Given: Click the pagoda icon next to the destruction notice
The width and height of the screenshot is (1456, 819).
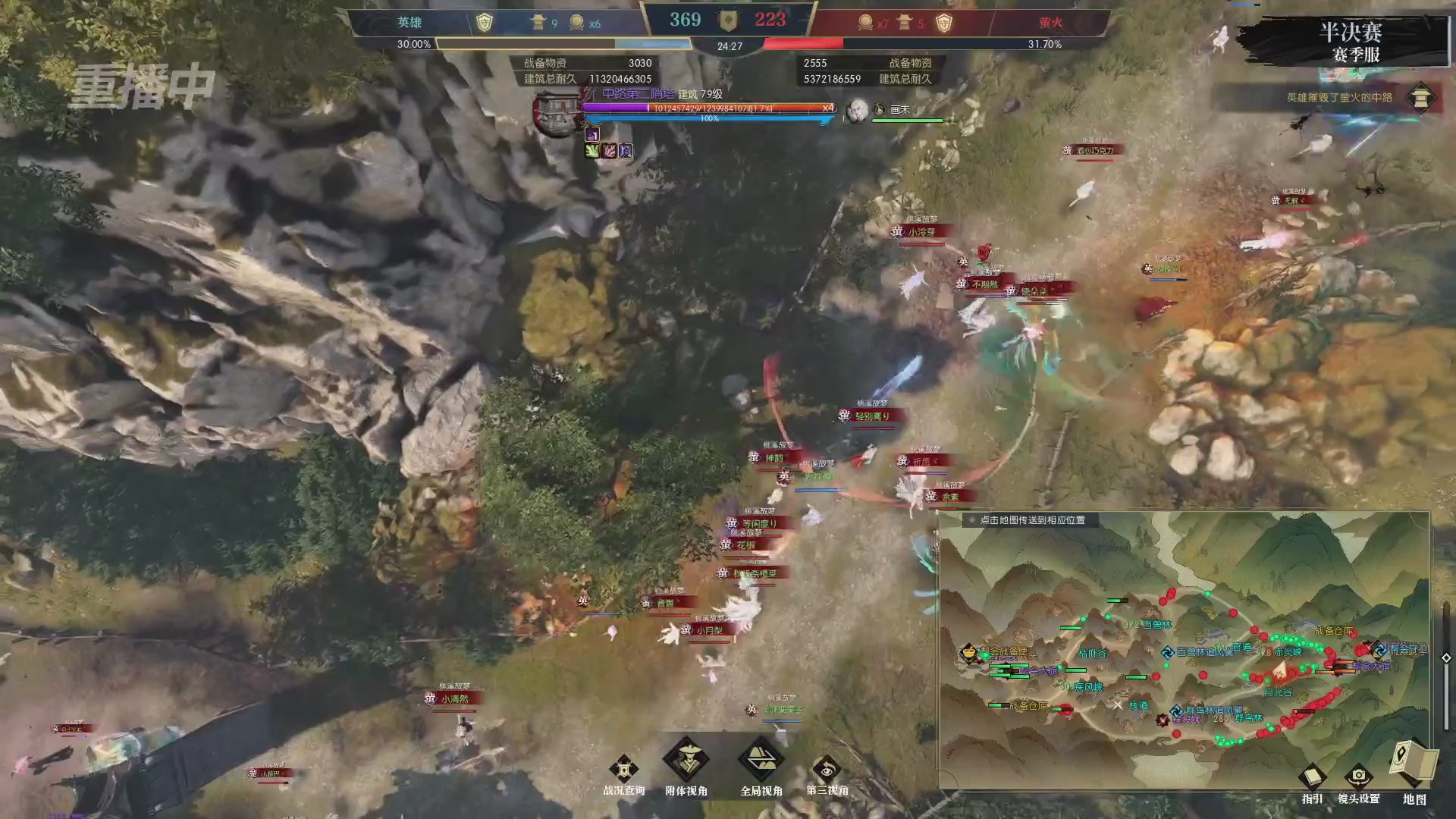Looking at the screenshot, I should click(1422, 99).
